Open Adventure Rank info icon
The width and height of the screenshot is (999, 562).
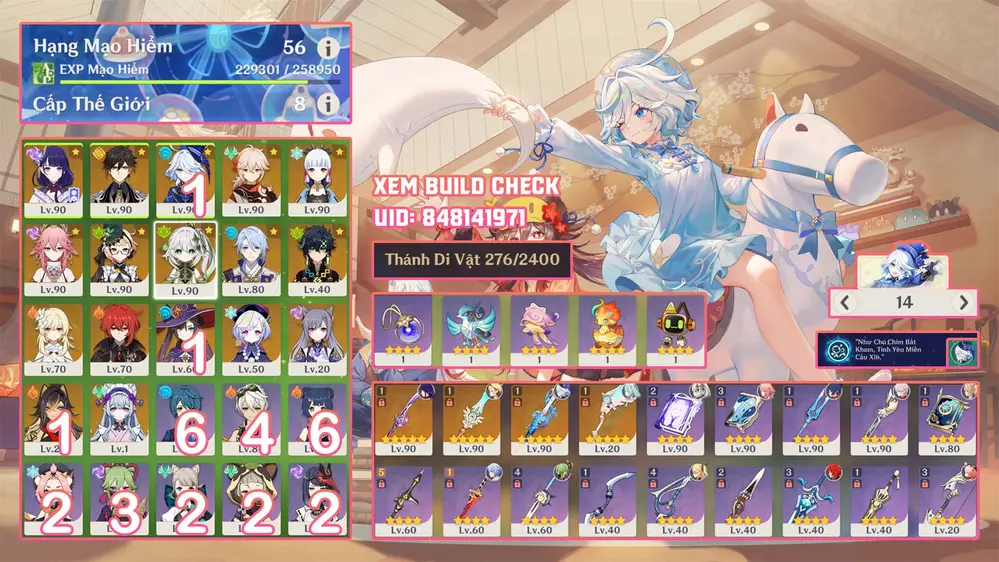[x=324, y=48]
